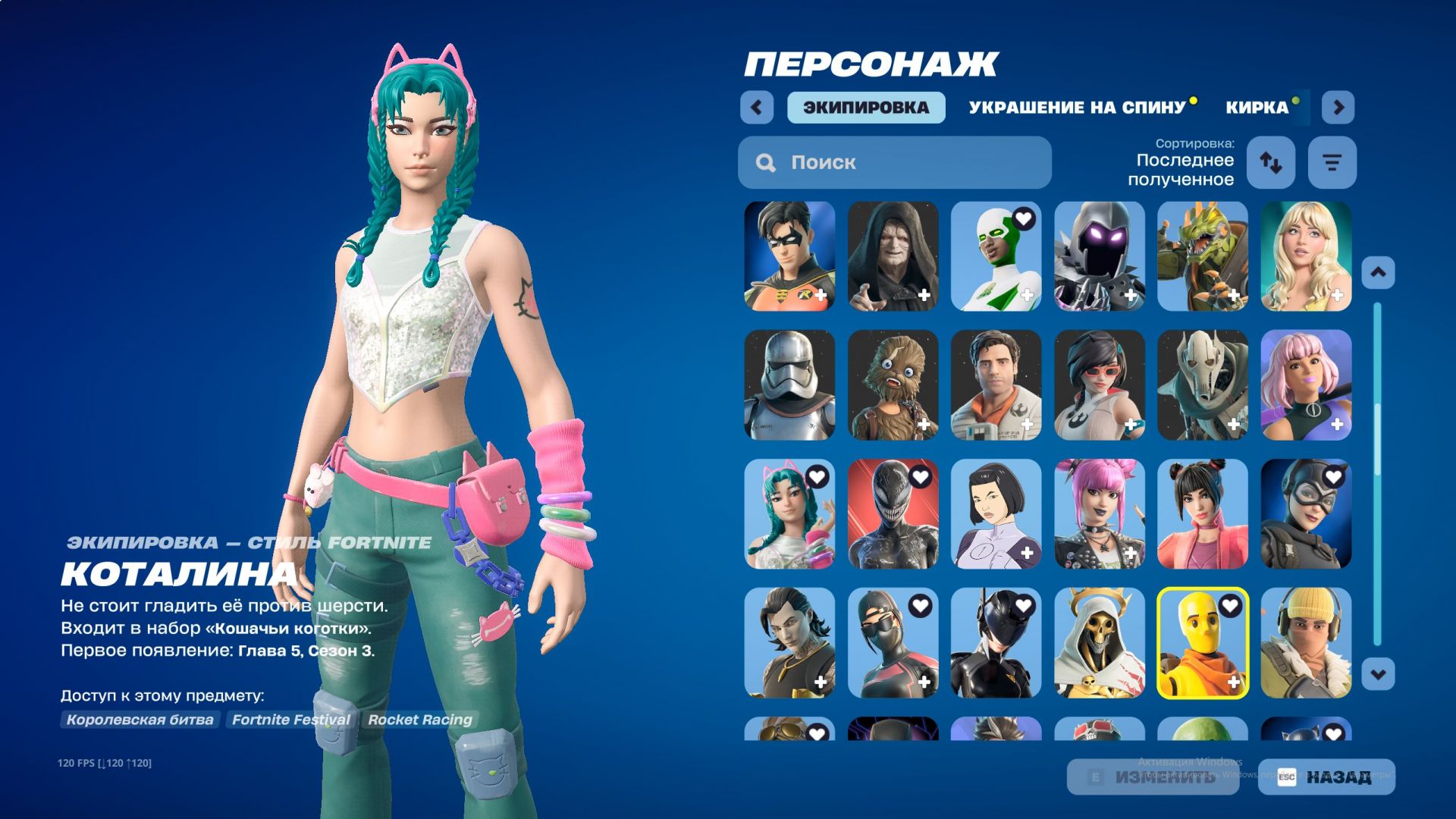
Task: Choose the golden skull hooded outfit
Action: pos(1099,643)
